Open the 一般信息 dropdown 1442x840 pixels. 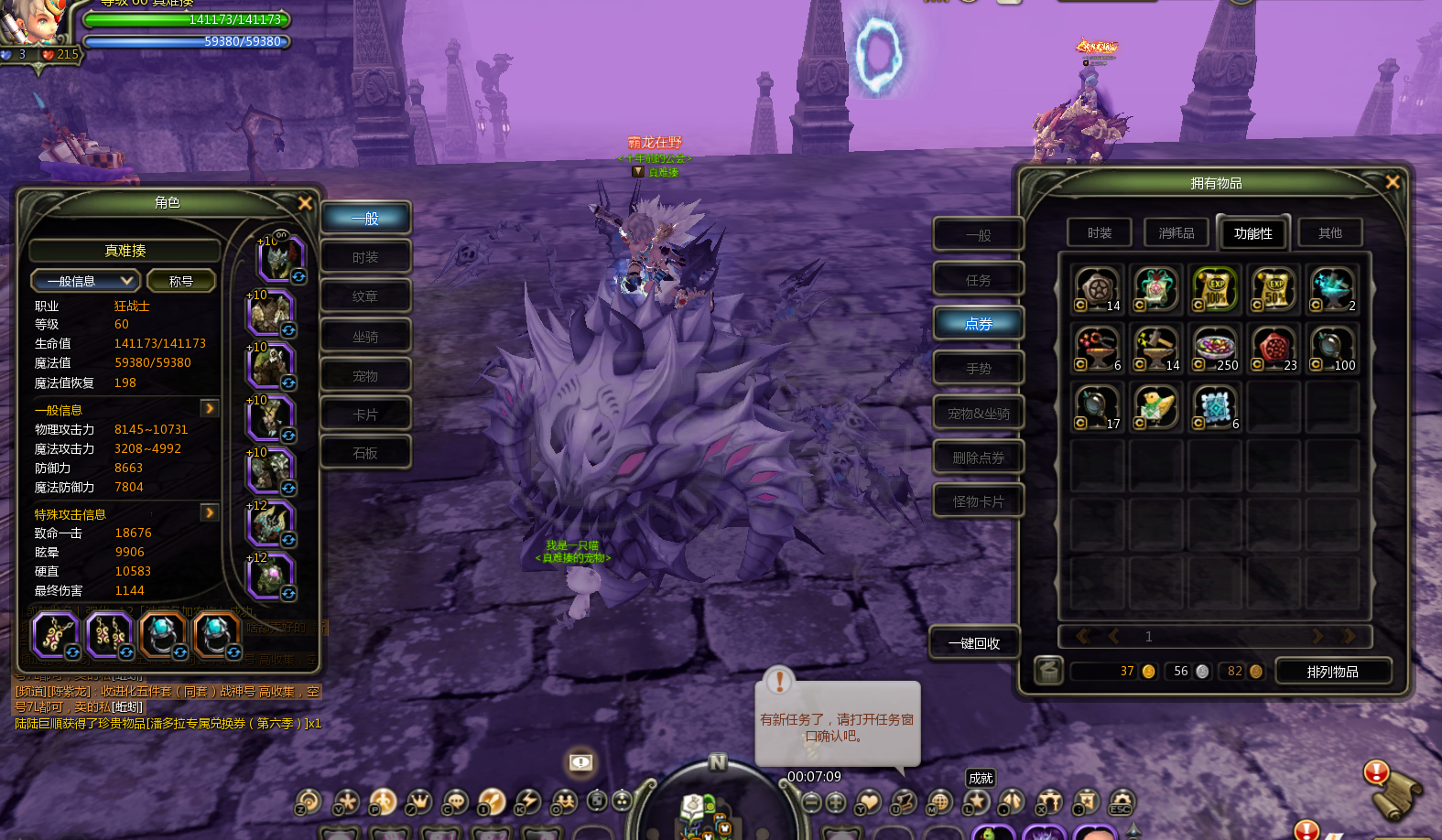click(84, 281)
